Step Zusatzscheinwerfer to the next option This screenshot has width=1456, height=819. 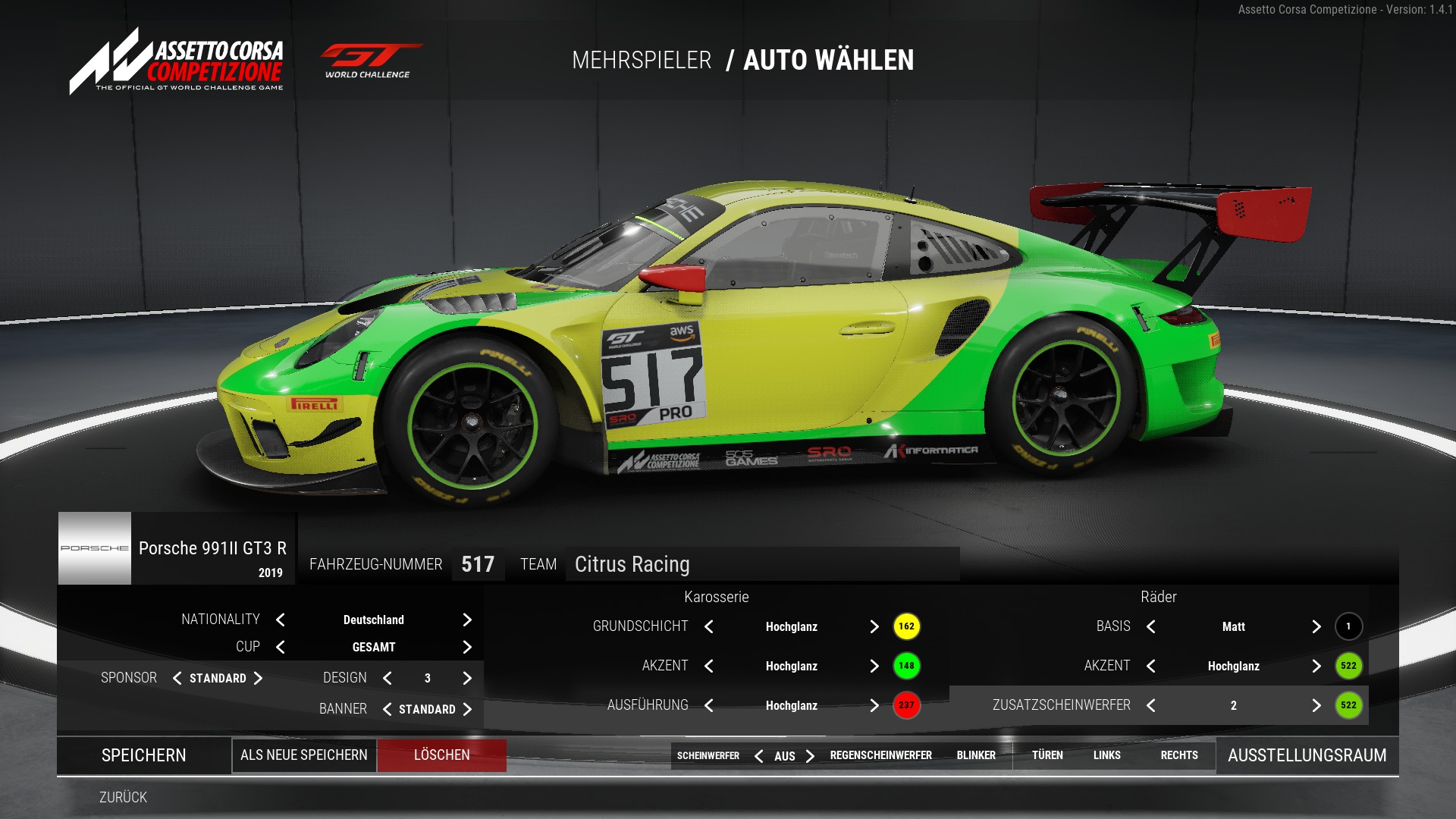(1316, 705)
